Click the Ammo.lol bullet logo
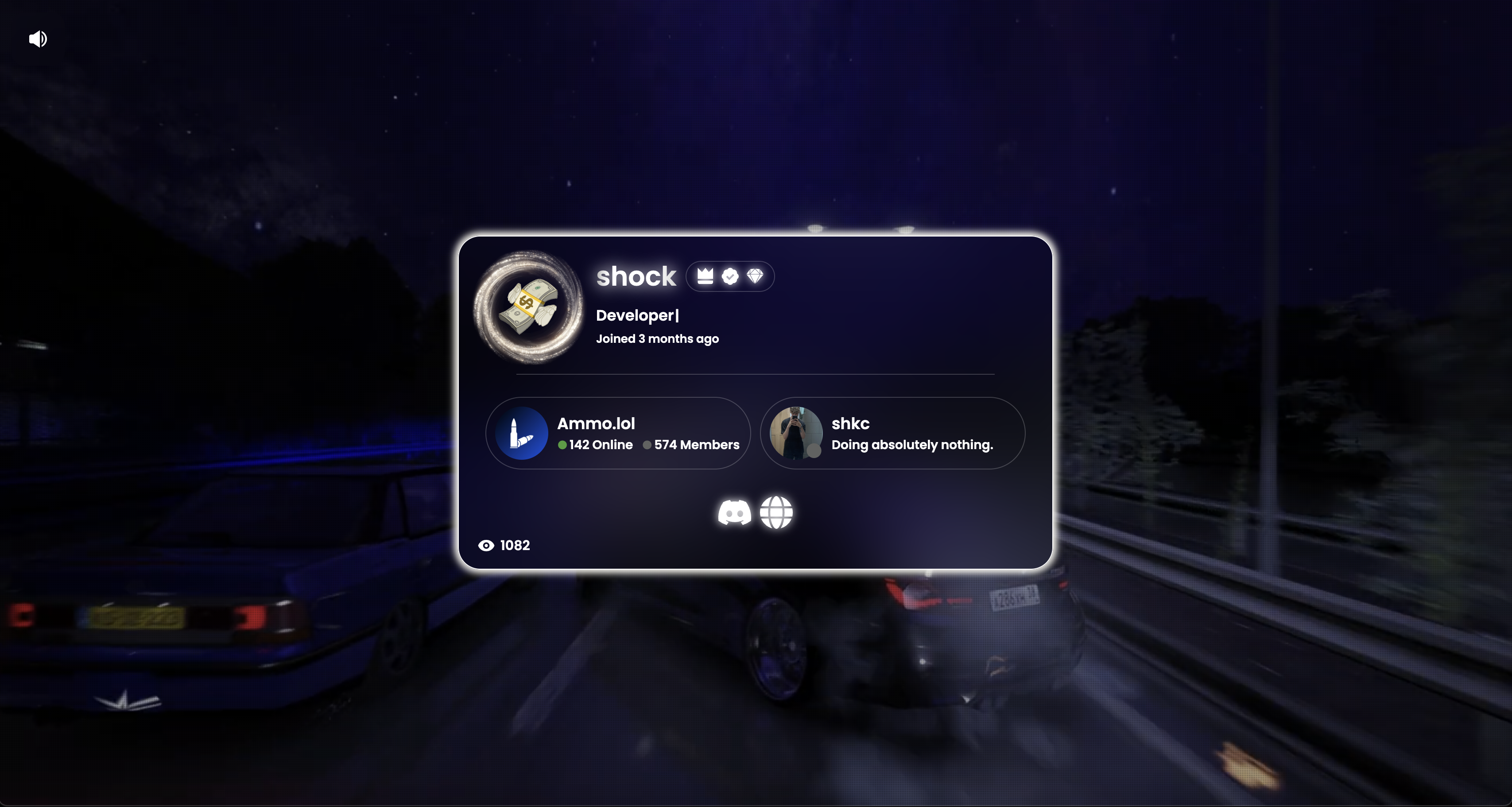1512x807 pixels. click(521, 433)
